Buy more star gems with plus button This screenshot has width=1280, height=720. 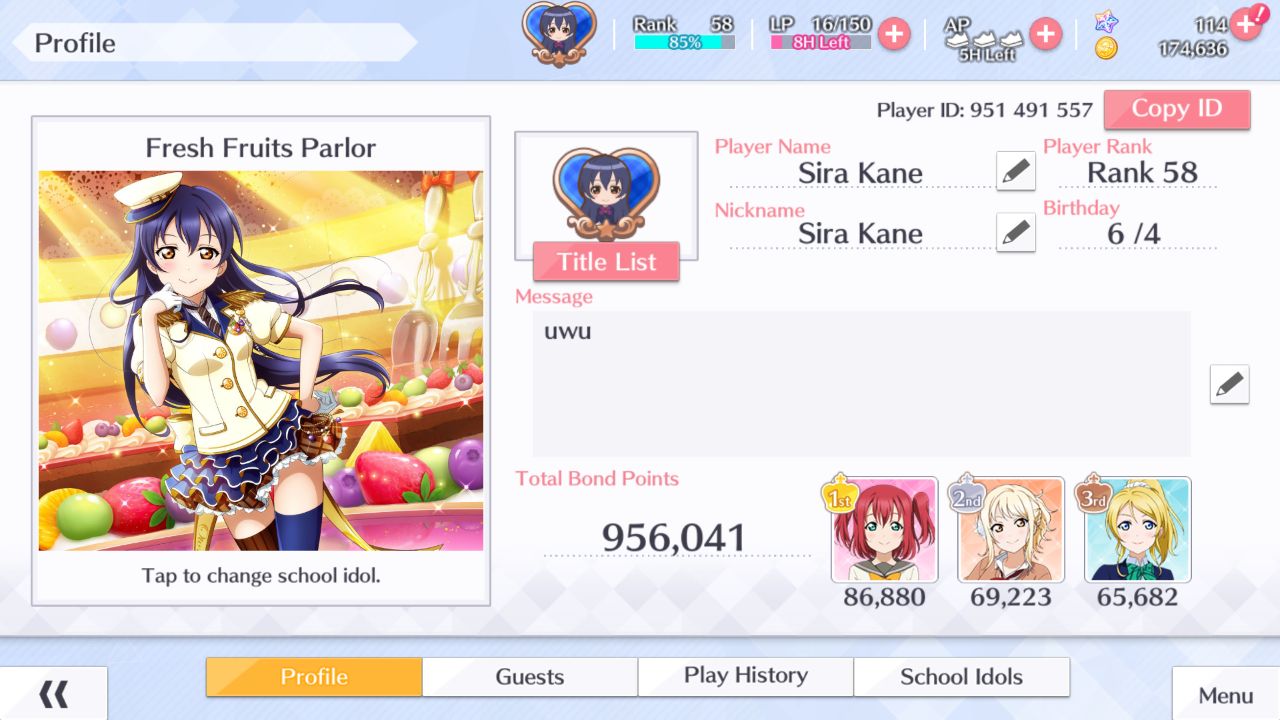tap(1245, 22)
